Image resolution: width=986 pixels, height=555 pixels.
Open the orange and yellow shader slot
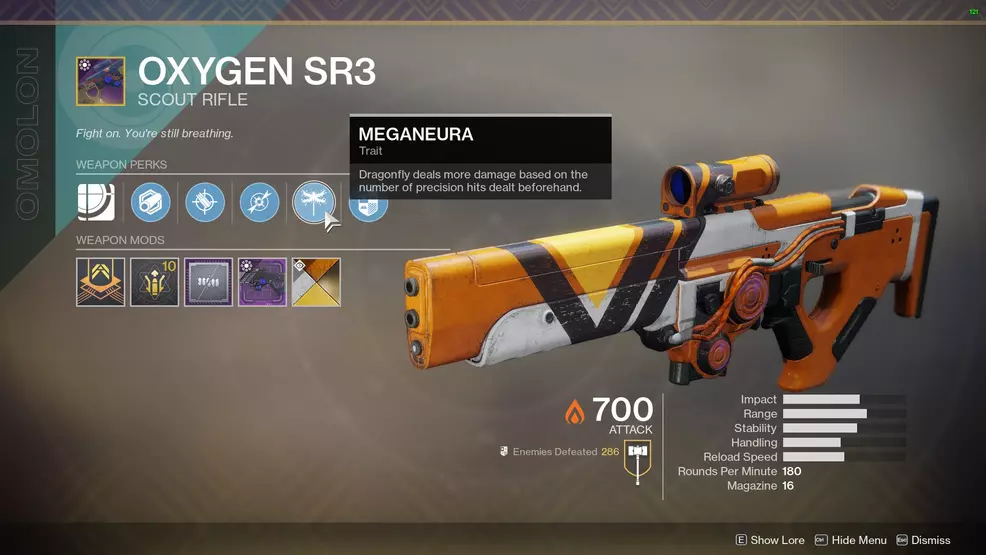(316, 282)
